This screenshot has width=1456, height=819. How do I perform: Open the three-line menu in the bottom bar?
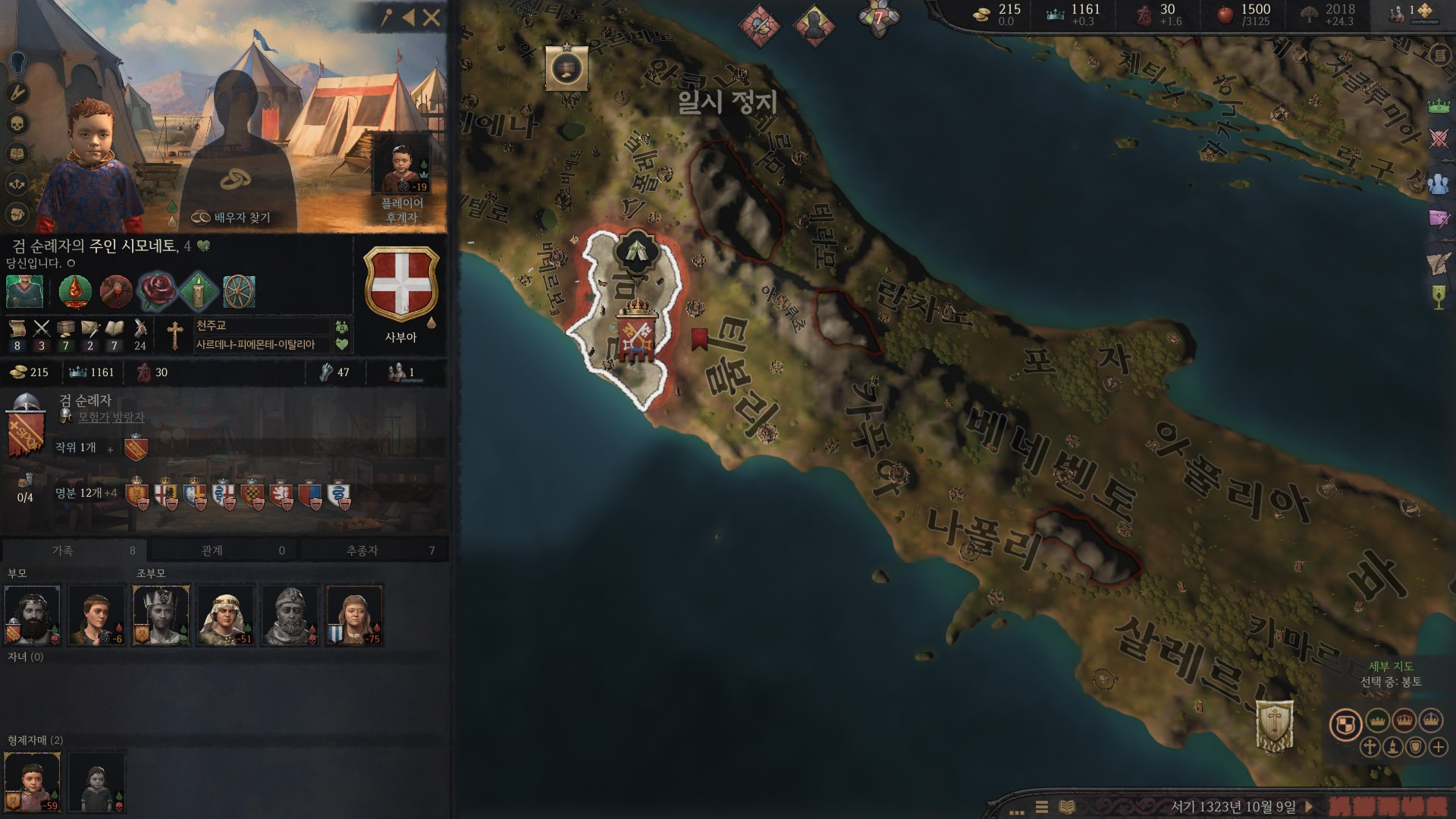(1042, 807)
